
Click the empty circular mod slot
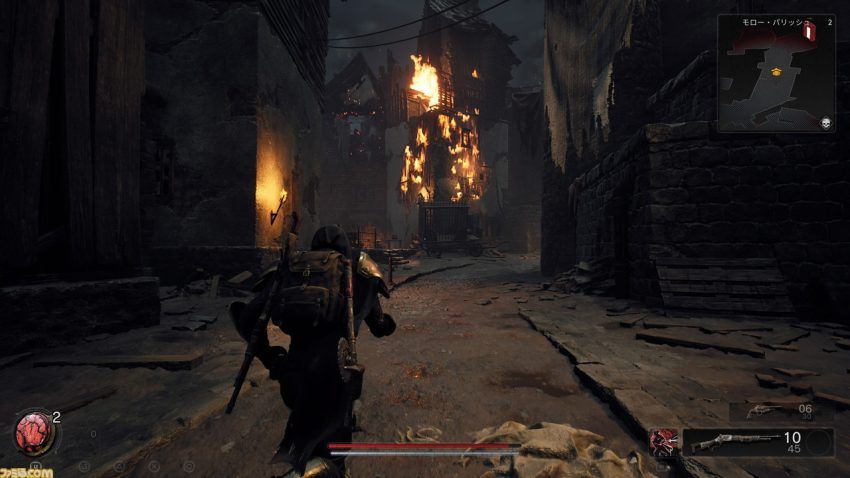(x=817, y=442)
